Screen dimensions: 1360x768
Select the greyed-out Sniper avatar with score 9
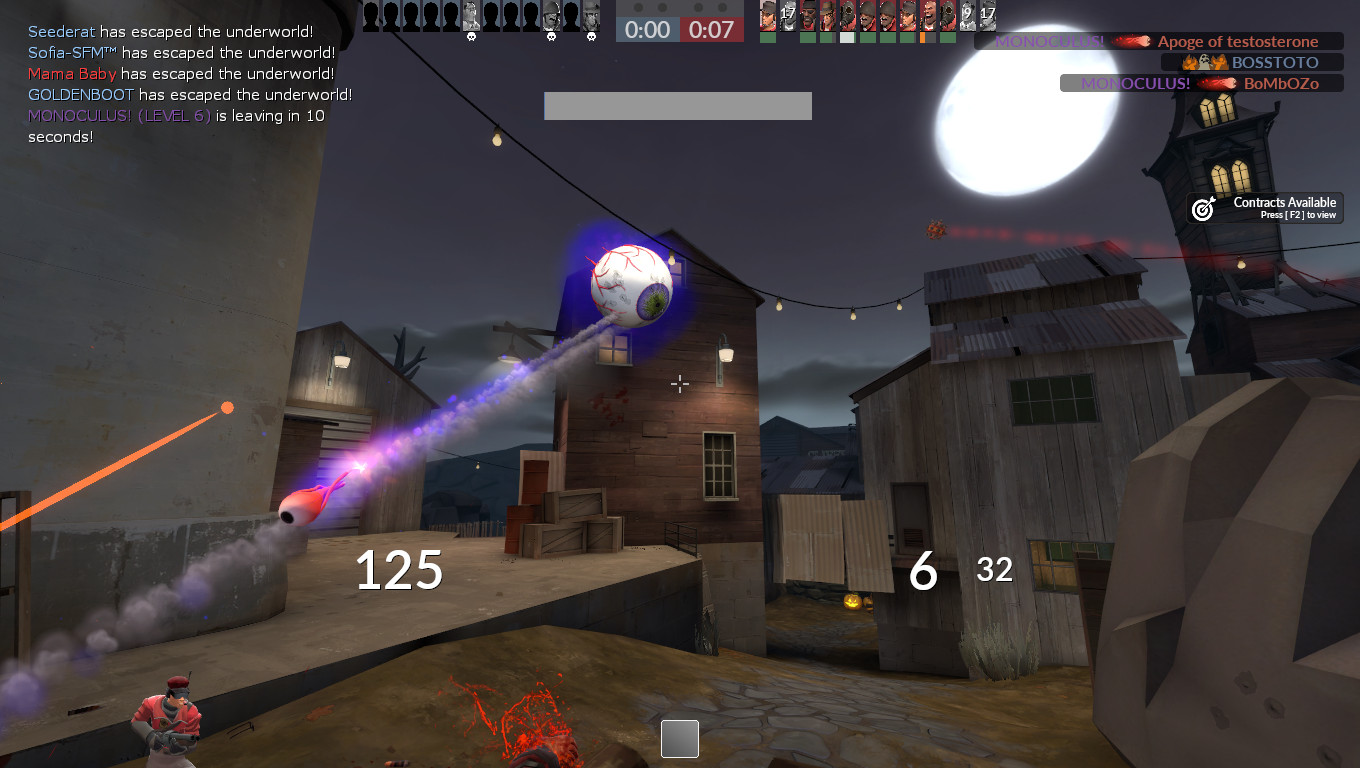(x=968, y=15)
